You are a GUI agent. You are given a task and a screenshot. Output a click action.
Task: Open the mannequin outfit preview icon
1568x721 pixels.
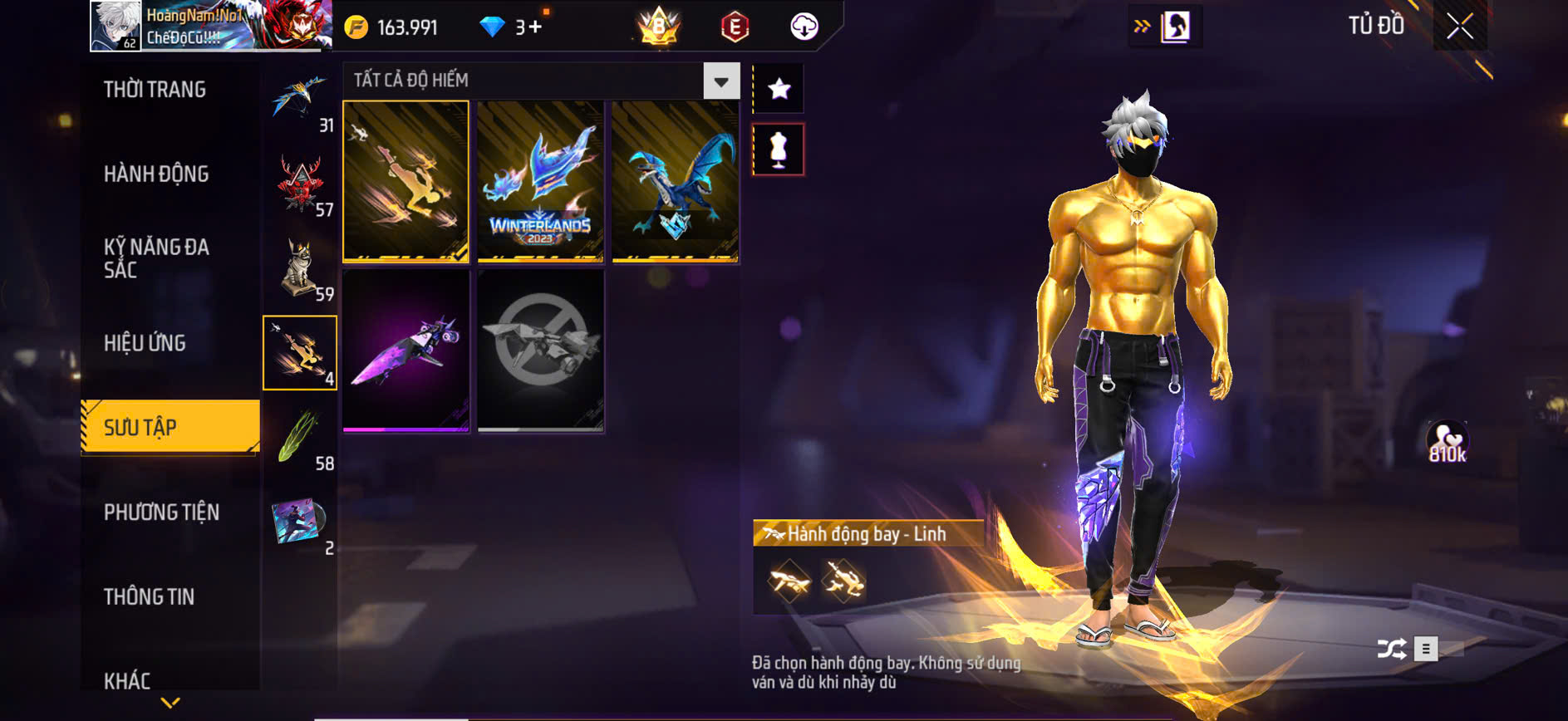click(x=778, y=150)
